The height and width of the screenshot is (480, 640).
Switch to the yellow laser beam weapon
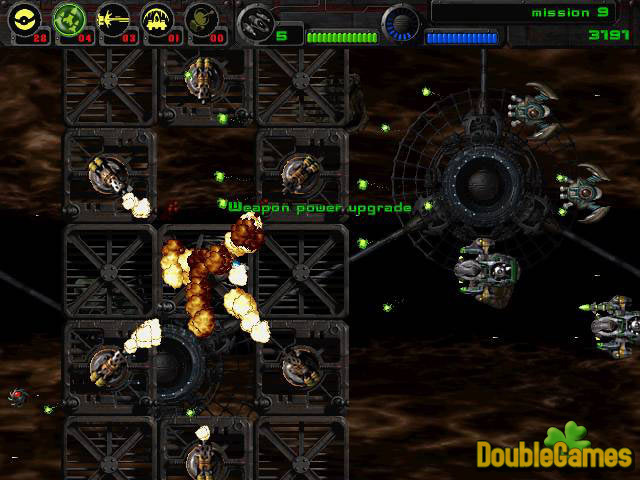[x=113, y=20]
